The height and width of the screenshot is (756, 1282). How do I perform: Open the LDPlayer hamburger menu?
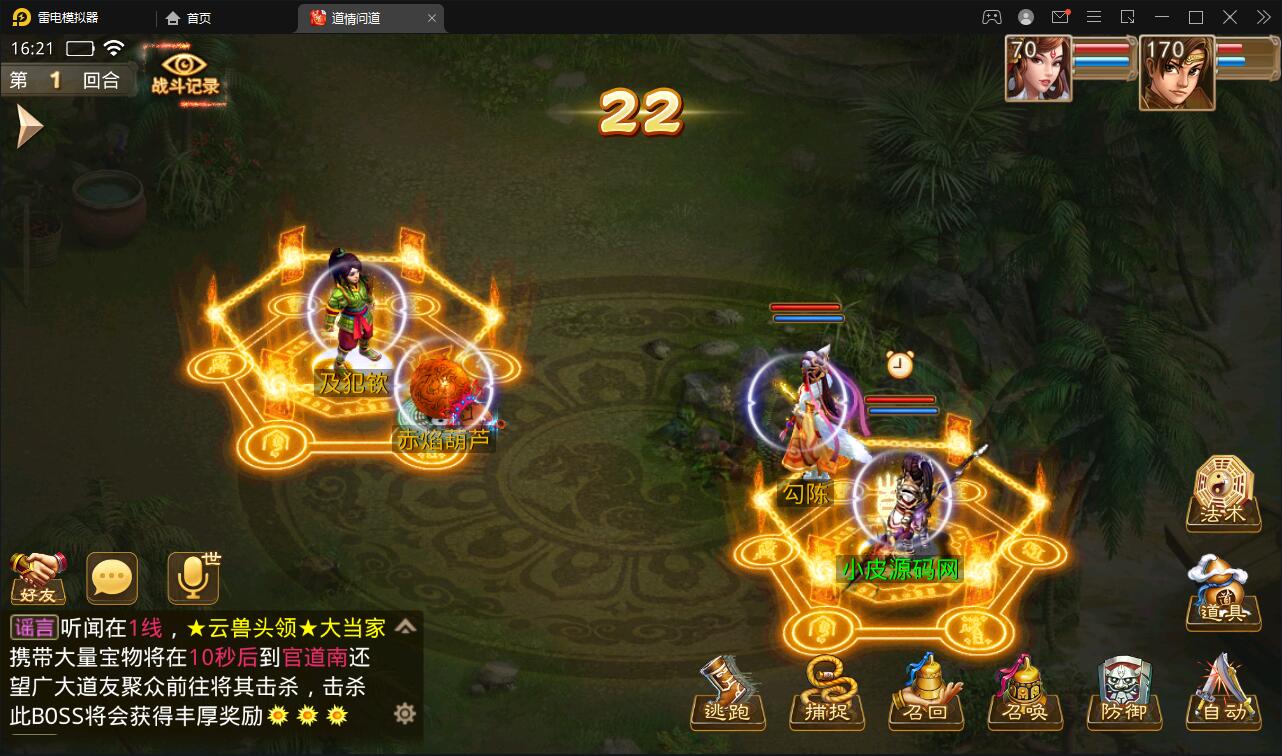point(1096,17)
